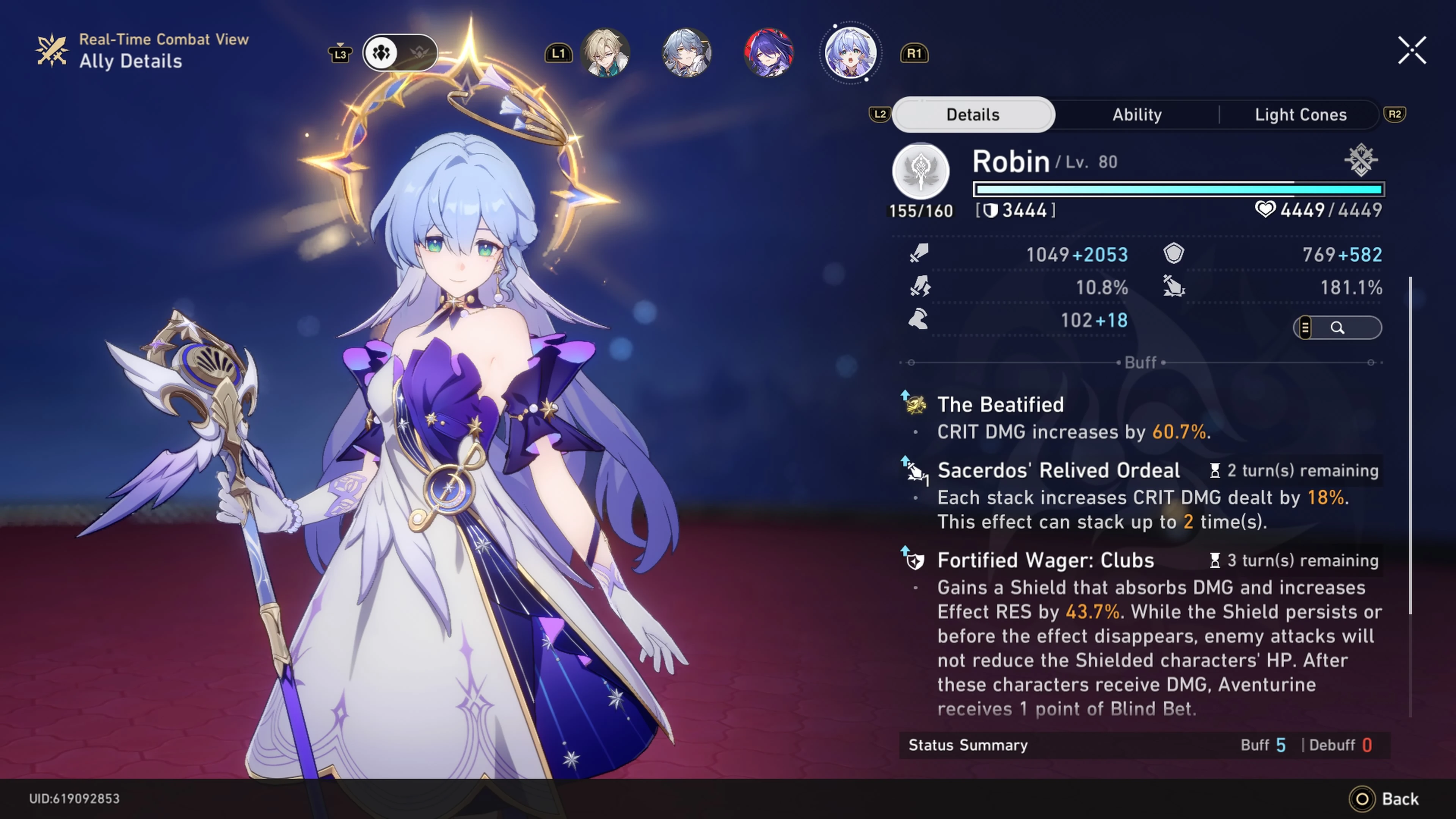Switch to the Ability tab
Viewport: 1456px width, 819px height.
coord(1137,114)
